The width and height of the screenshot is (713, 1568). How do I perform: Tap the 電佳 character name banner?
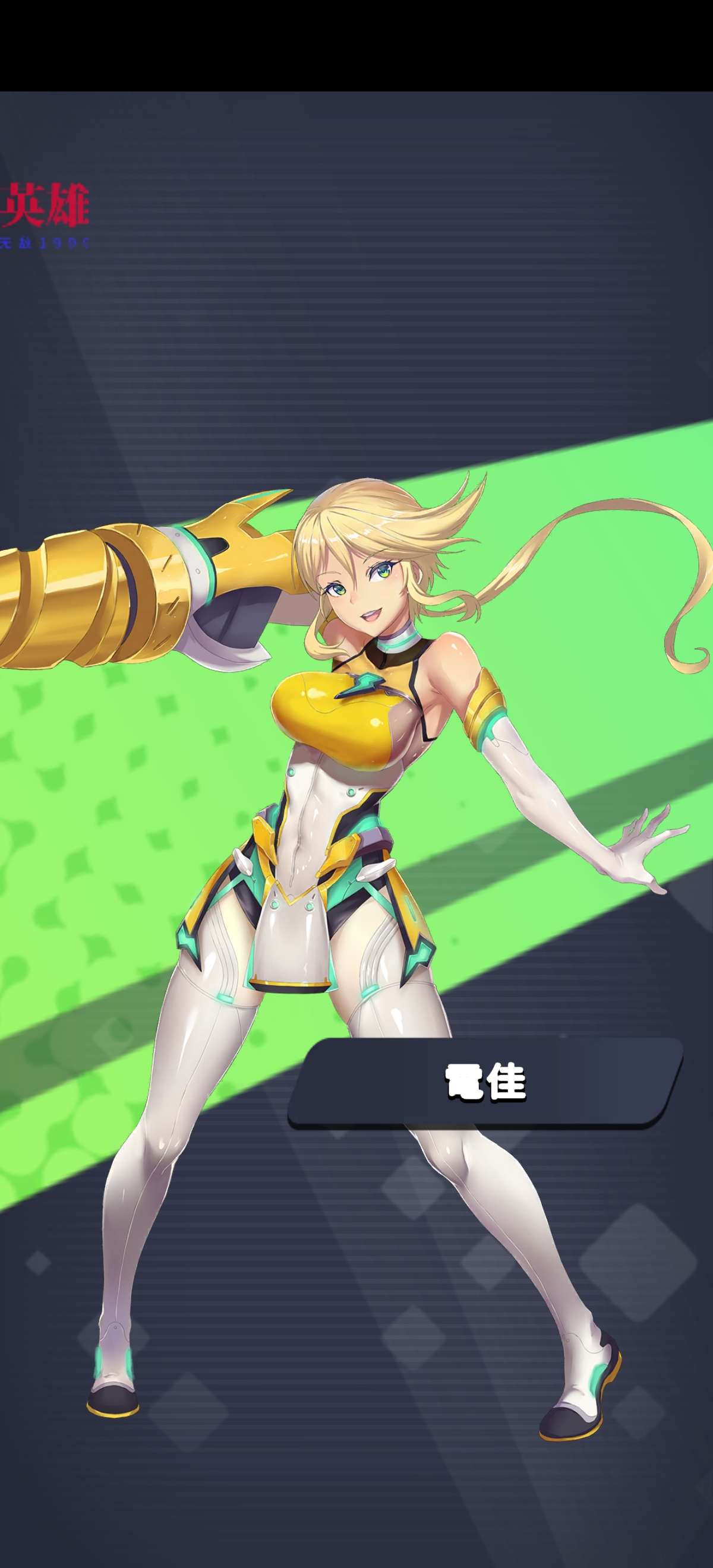[485, 1082]
